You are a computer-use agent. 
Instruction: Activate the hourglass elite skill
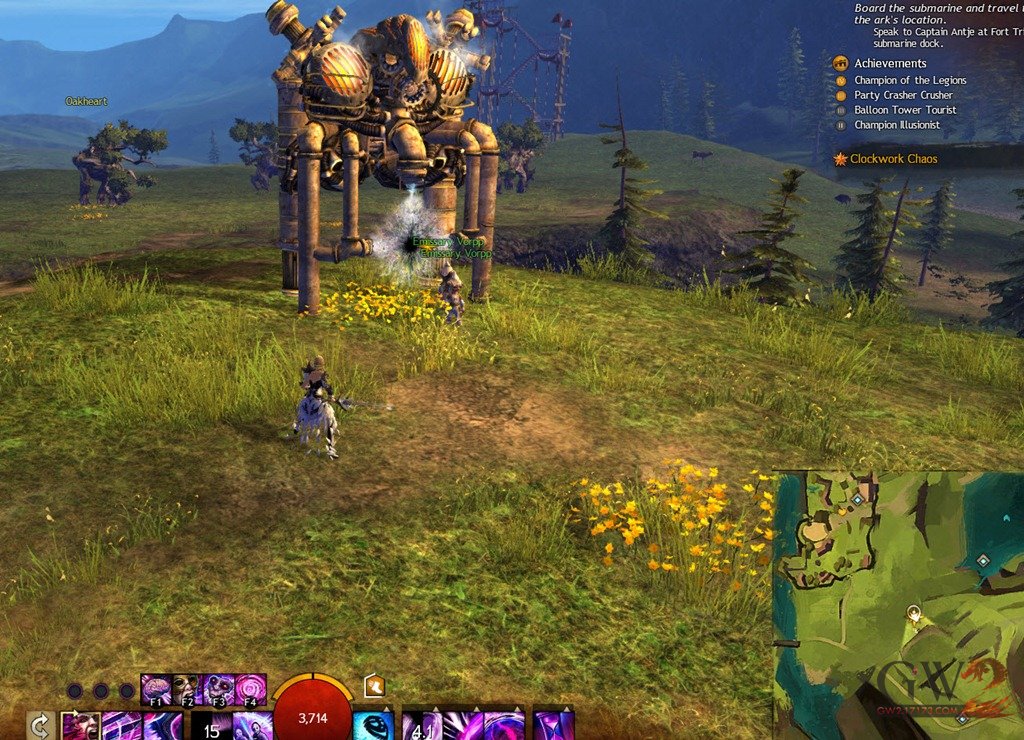(553, 726)
